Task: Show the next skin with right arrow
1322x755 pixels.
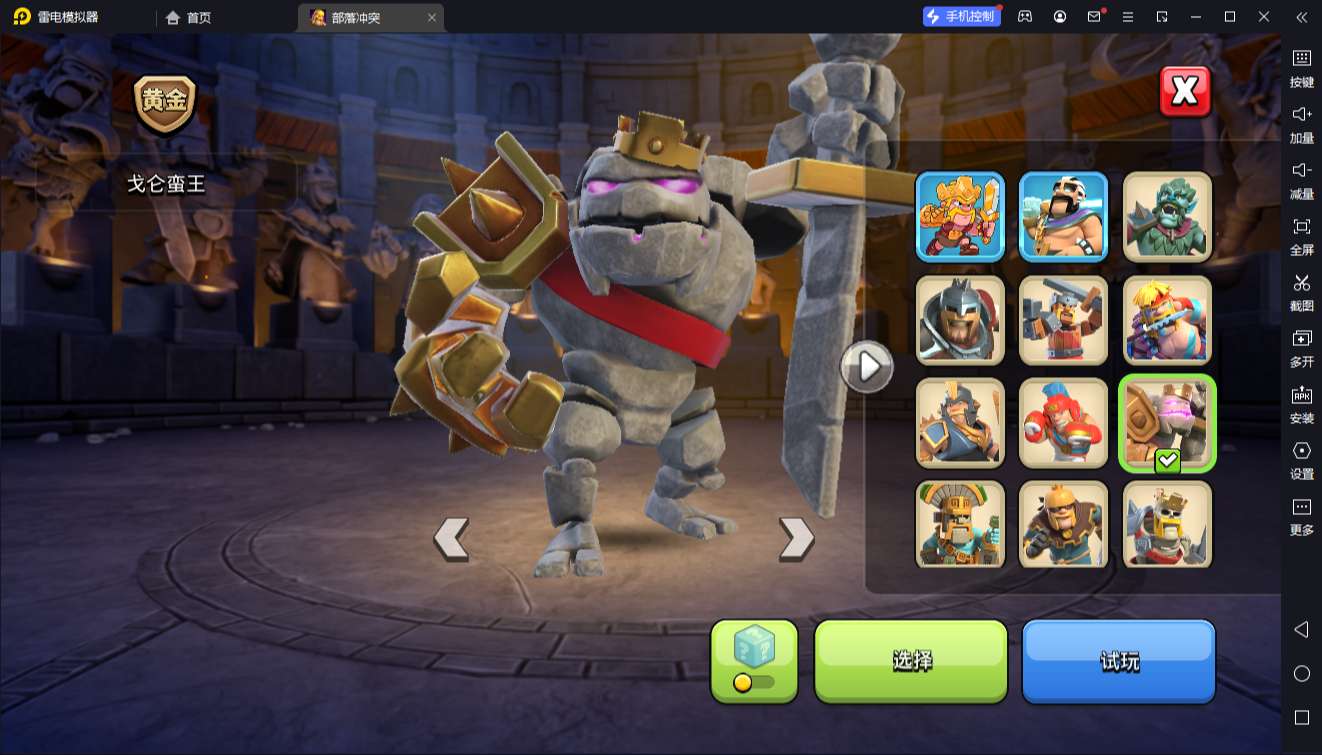Action: click(796, 539)
